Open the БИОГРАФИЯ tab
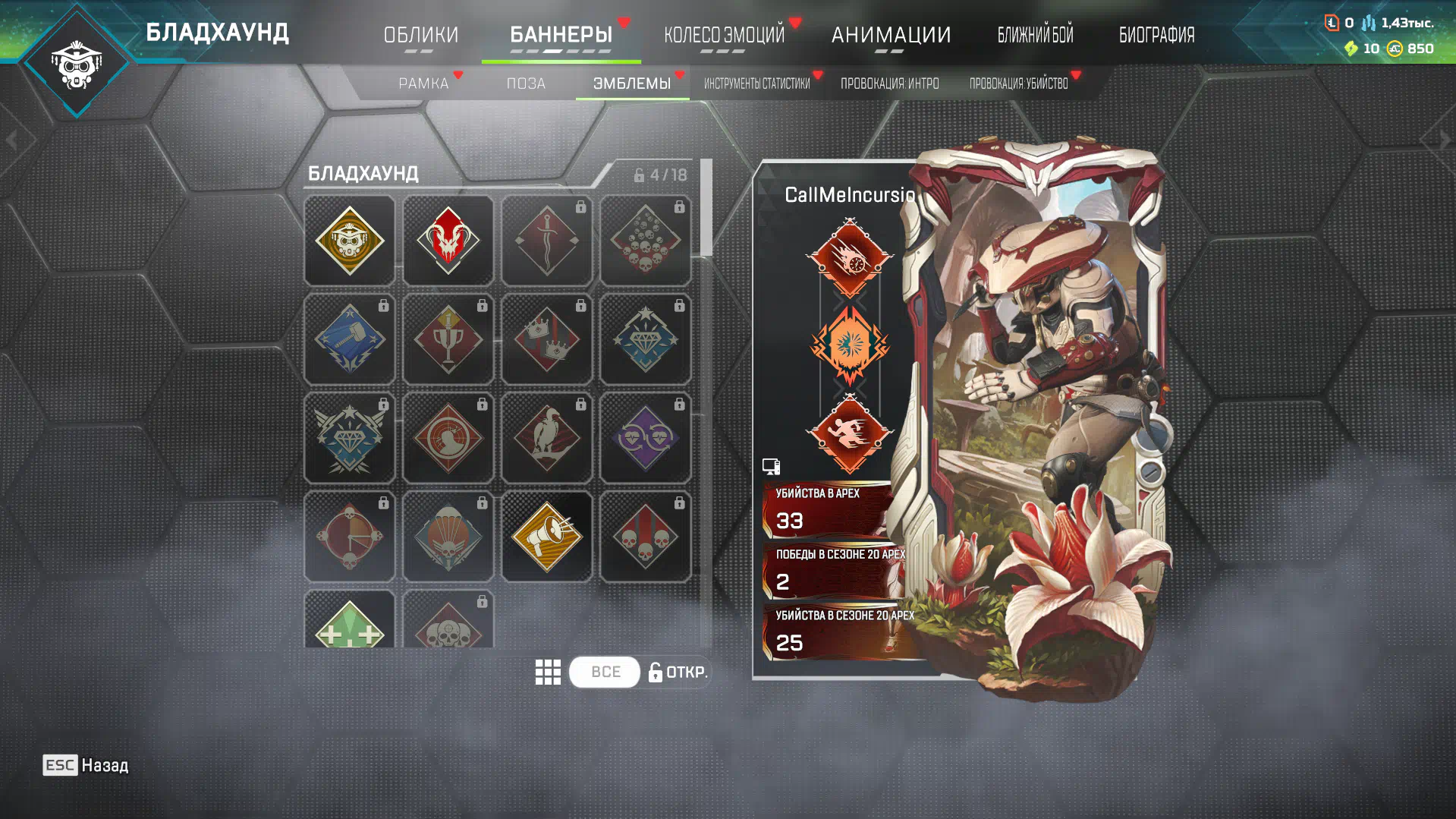Image resolution: width=1456 pixels, height=819 pixels. [x=1156, y=35]
